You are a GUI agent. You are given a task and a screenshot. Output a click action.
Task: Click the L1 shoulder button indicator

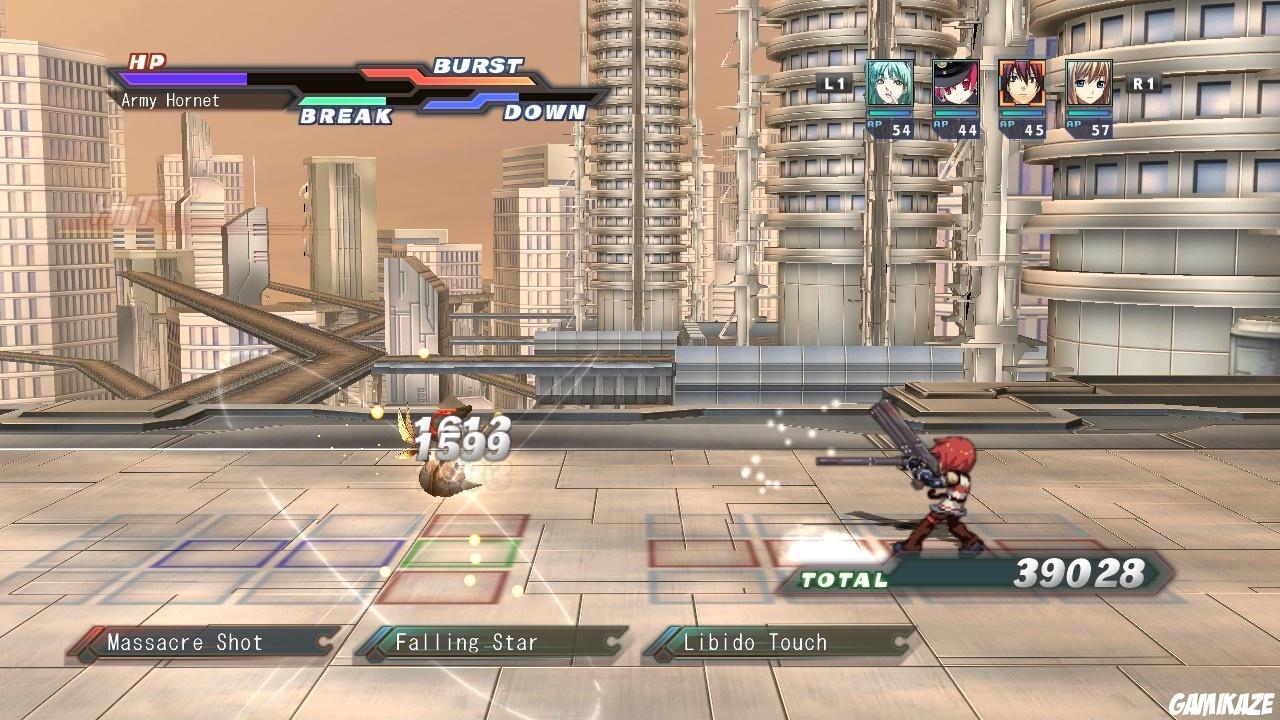(x=836, y=85)
